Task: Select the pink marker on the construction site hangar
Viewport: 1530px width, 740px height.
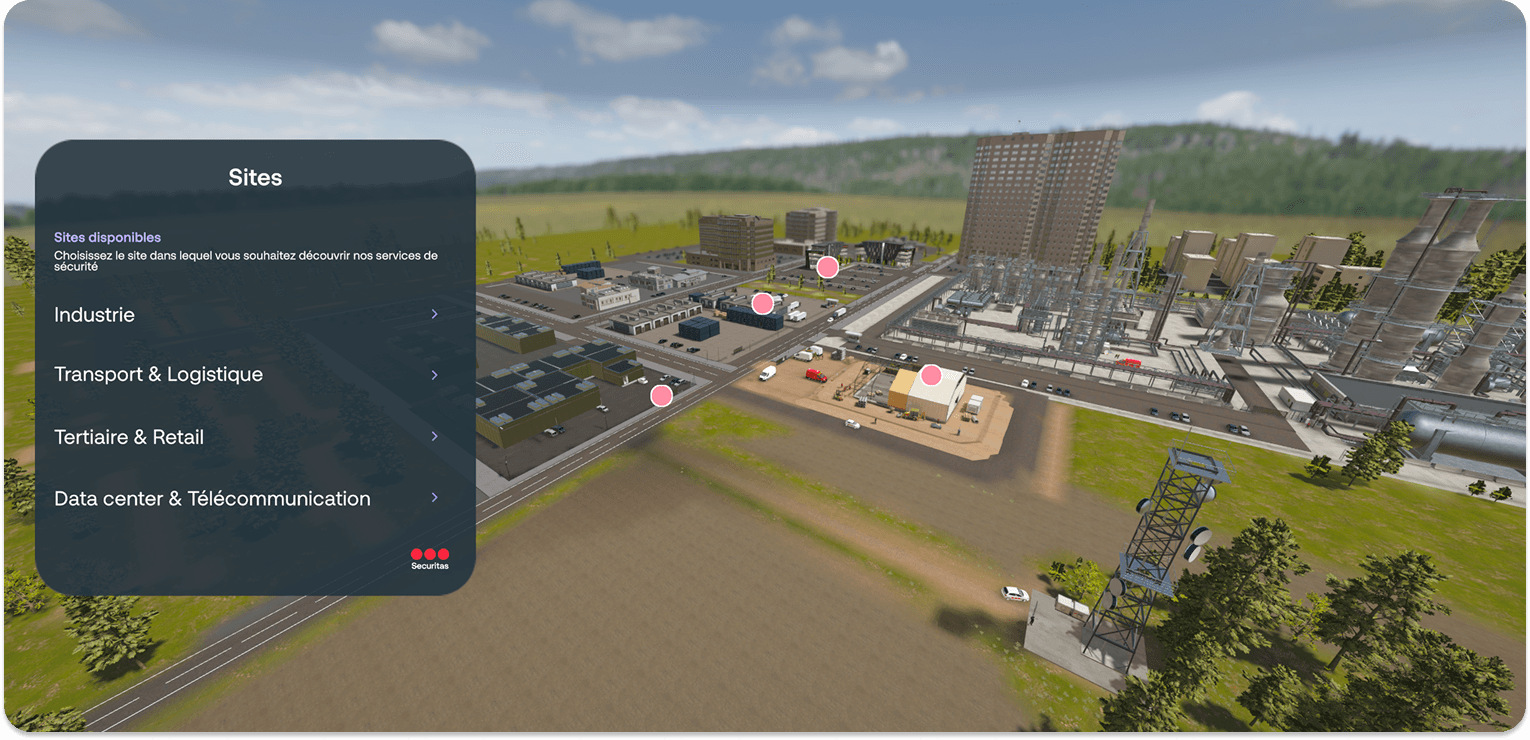Action: (931, 374)
